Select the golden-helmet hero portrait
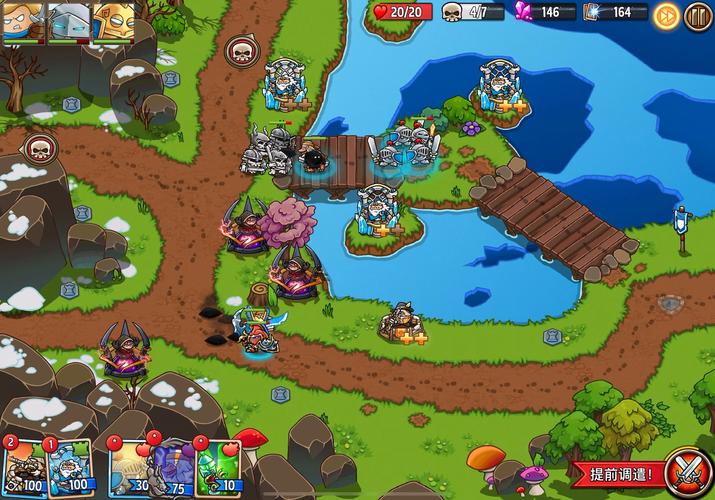Screen dimensions: 715x500 113,21
